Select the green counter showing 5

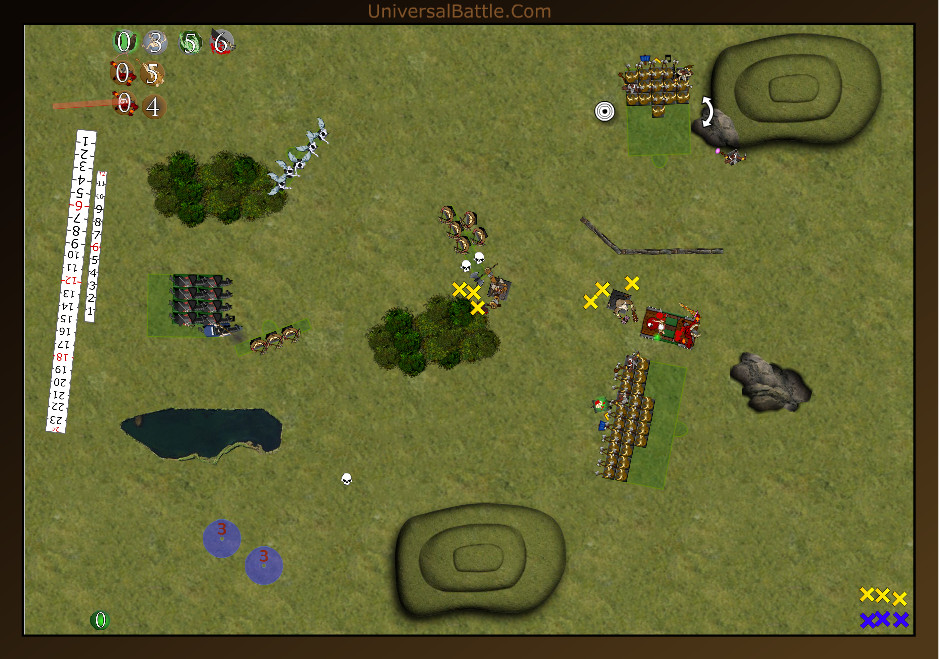pos(190,42)
